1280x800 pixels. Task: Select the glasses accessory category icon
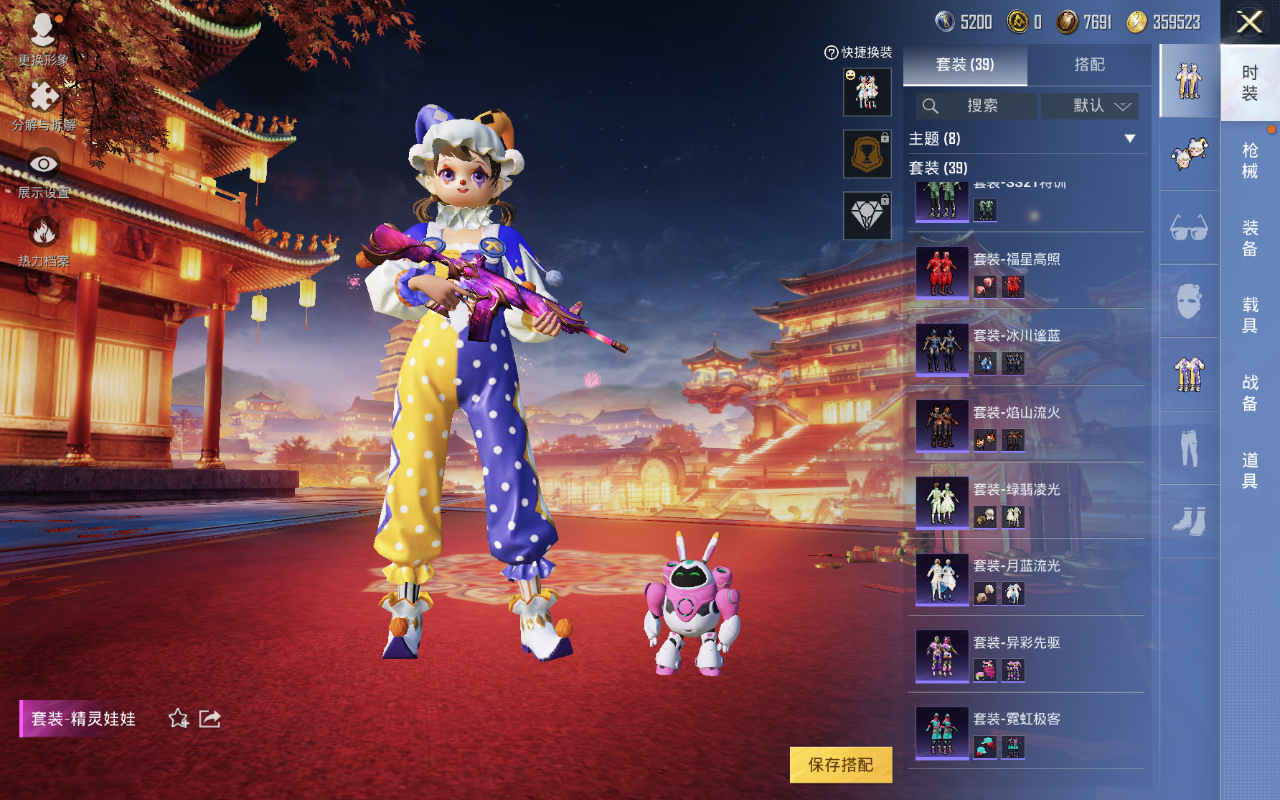pos(1189,228)
